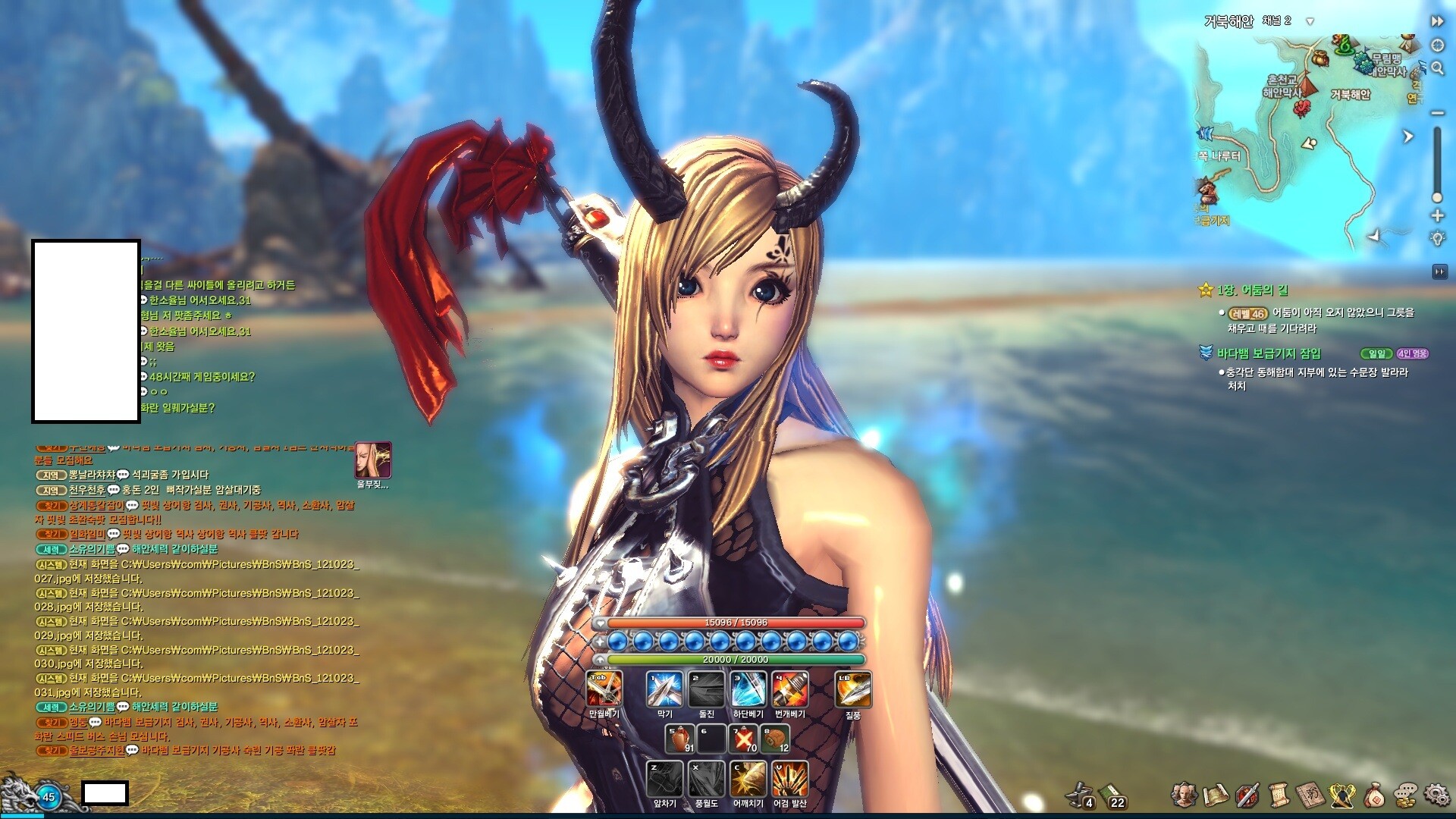Open the martial arts skill book
The image size is (1456, 819).
(x=1310, y=795)
